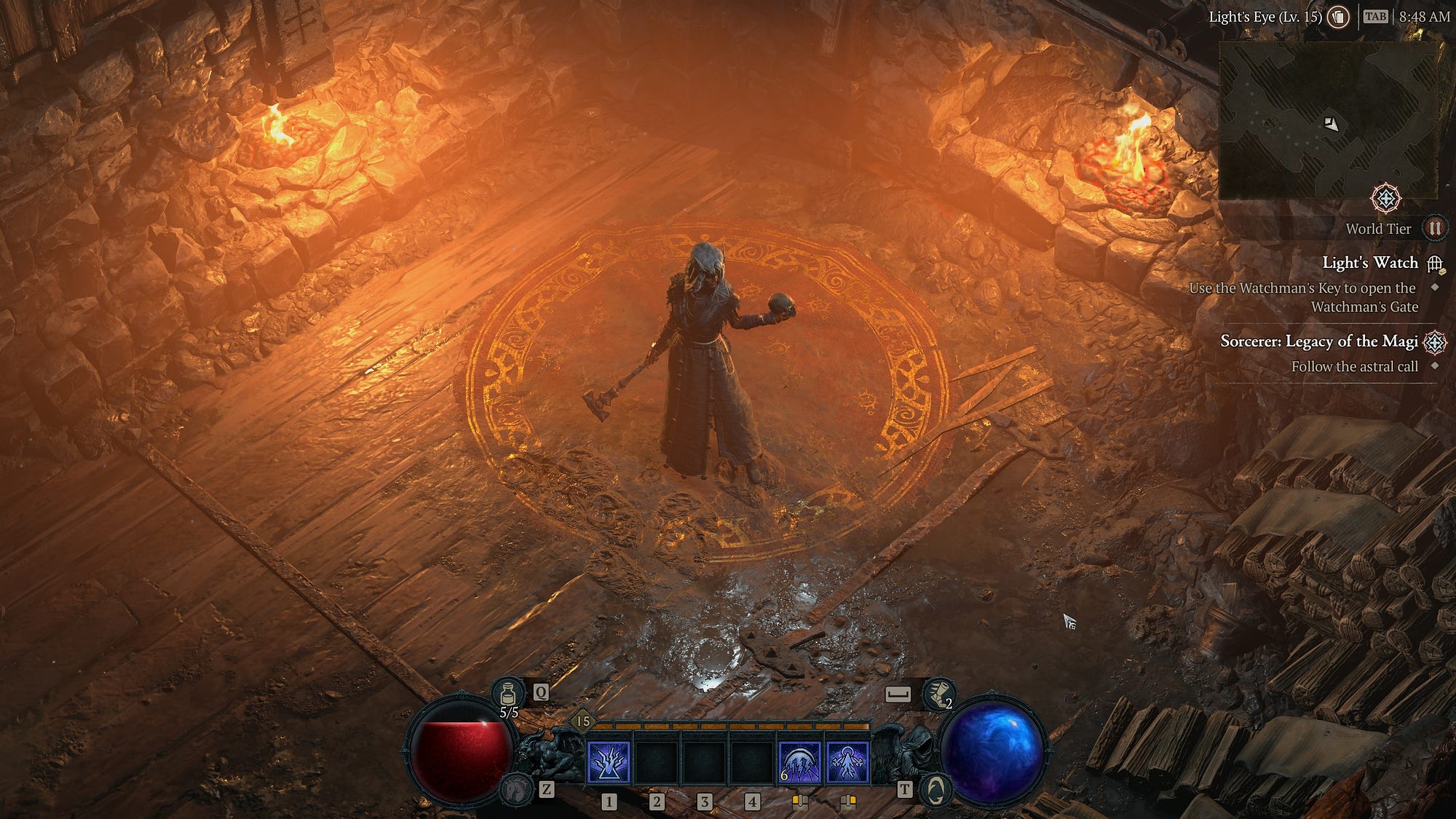Click the round icon beside Light's Eye (Lv. 15)
Screen dimensions: 1456x819
point(1338,17)
